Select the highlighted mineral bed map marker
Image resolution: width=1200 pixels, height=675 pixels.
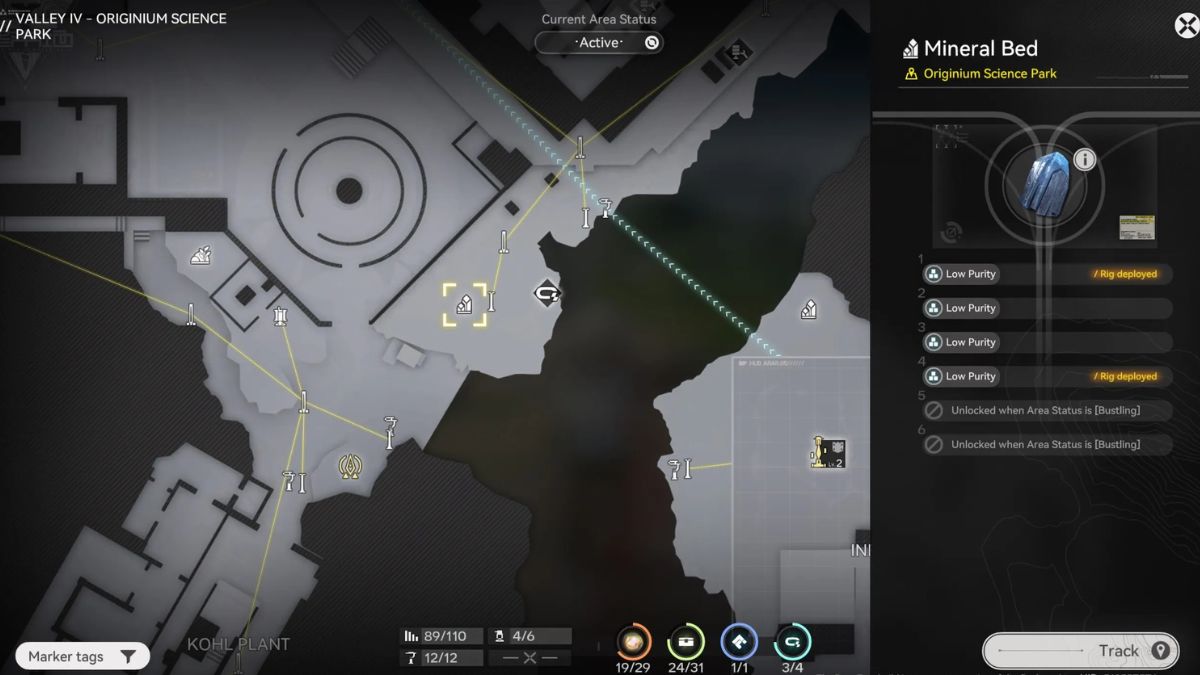click(x=465, y=304)
